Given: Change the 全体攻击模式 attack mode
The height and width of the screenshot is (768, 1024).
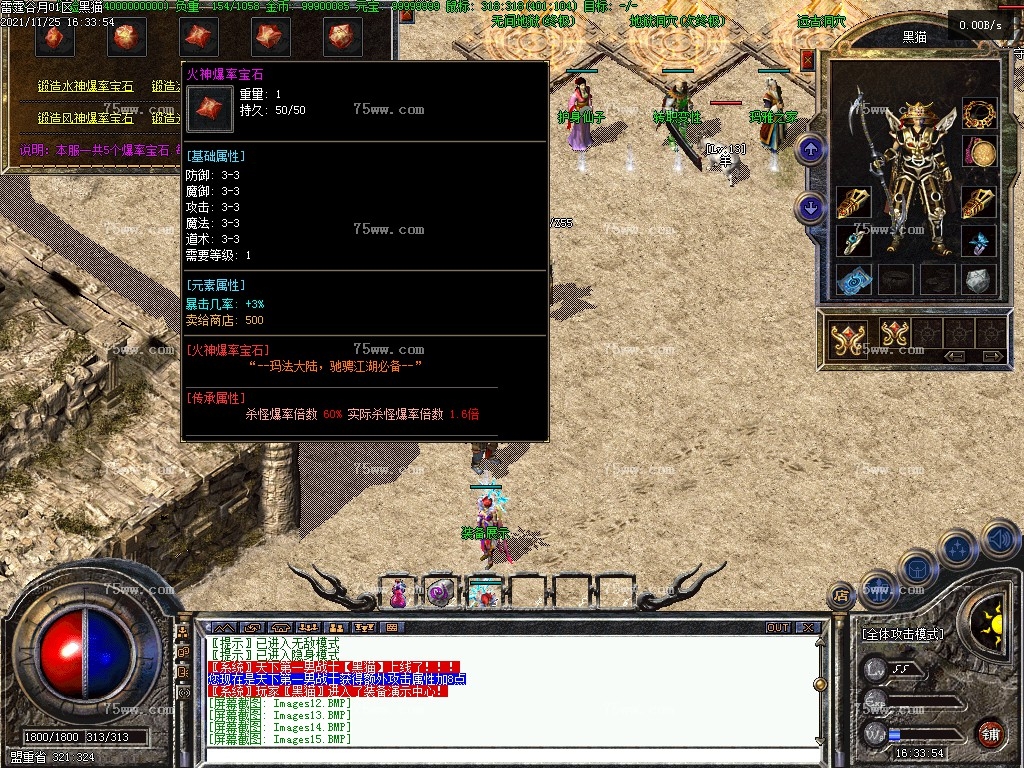Looking at the screenshot, I should click(902, 634).
